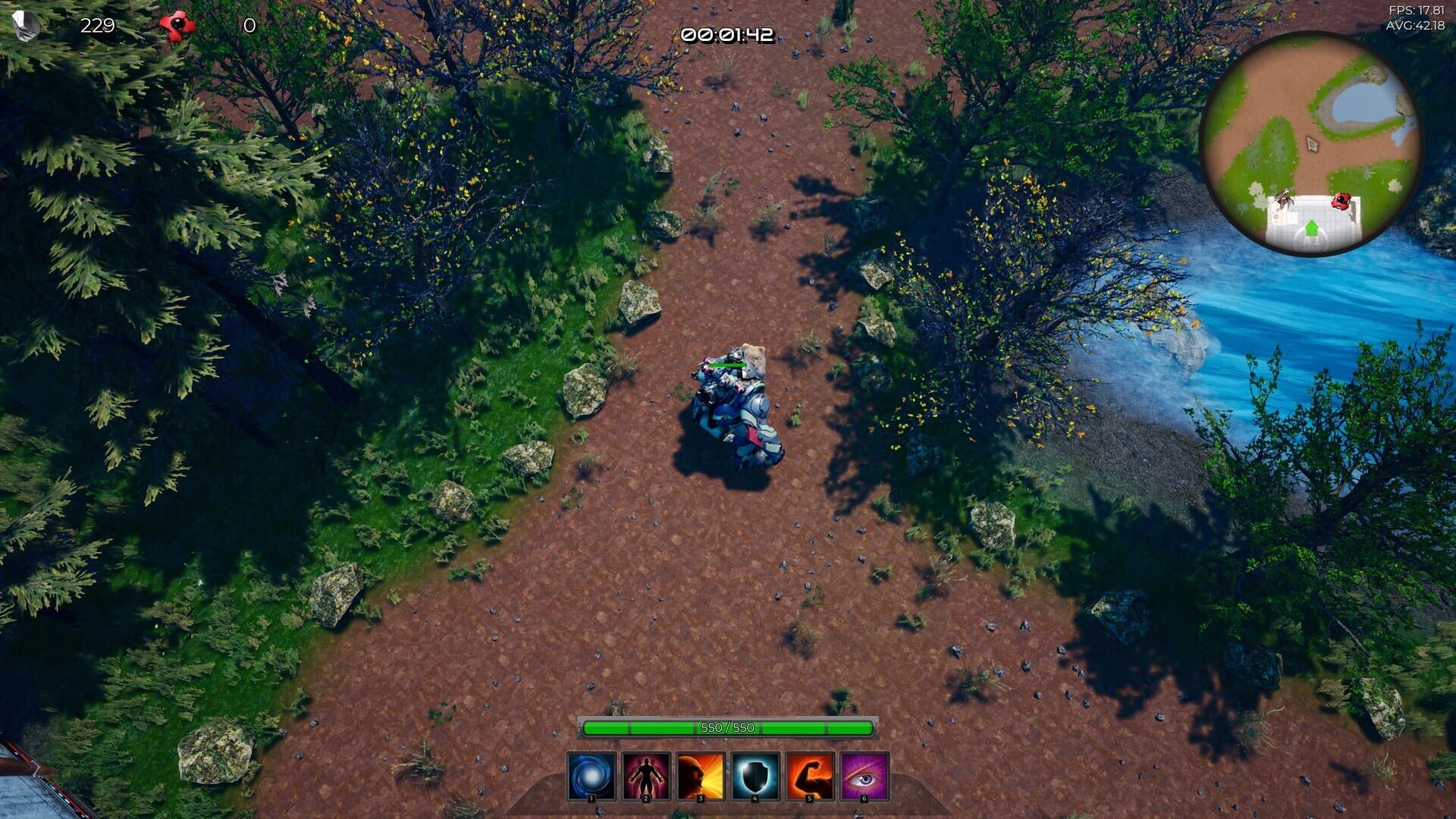The height and width of the screenshot is (819, 1456).
Task: Select the player character on horseback
Action: [x=734, y=406]
